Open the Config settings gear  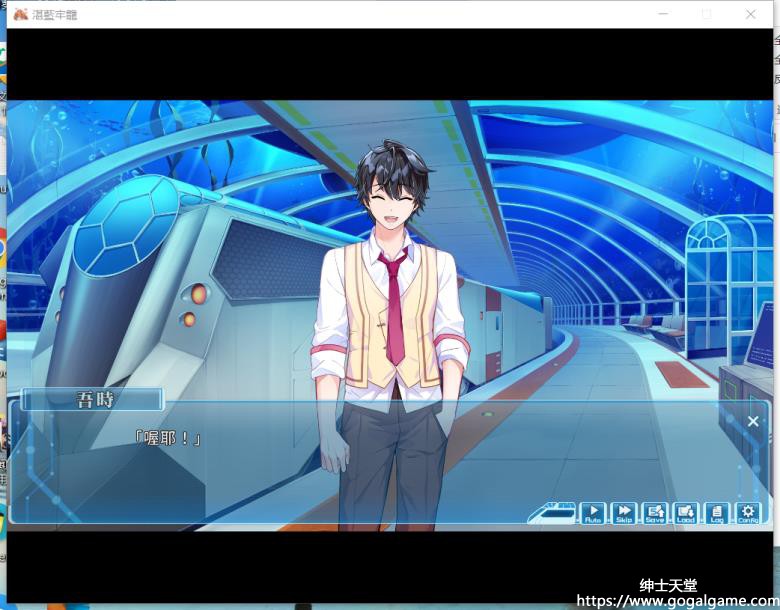point(748,513)
